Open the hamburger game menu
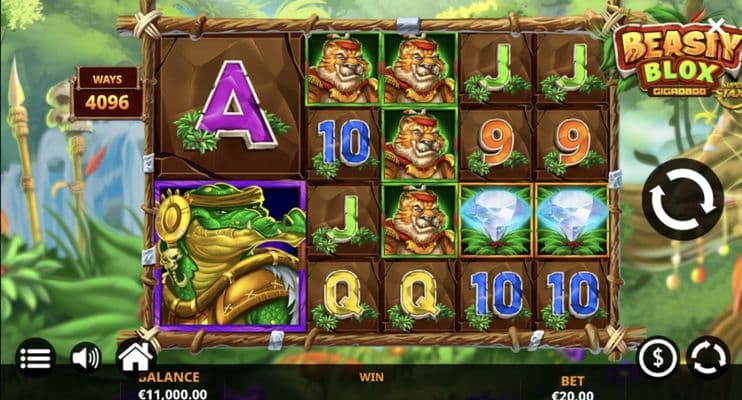This screenshot has height=400, width=742. tap(35, 357)
